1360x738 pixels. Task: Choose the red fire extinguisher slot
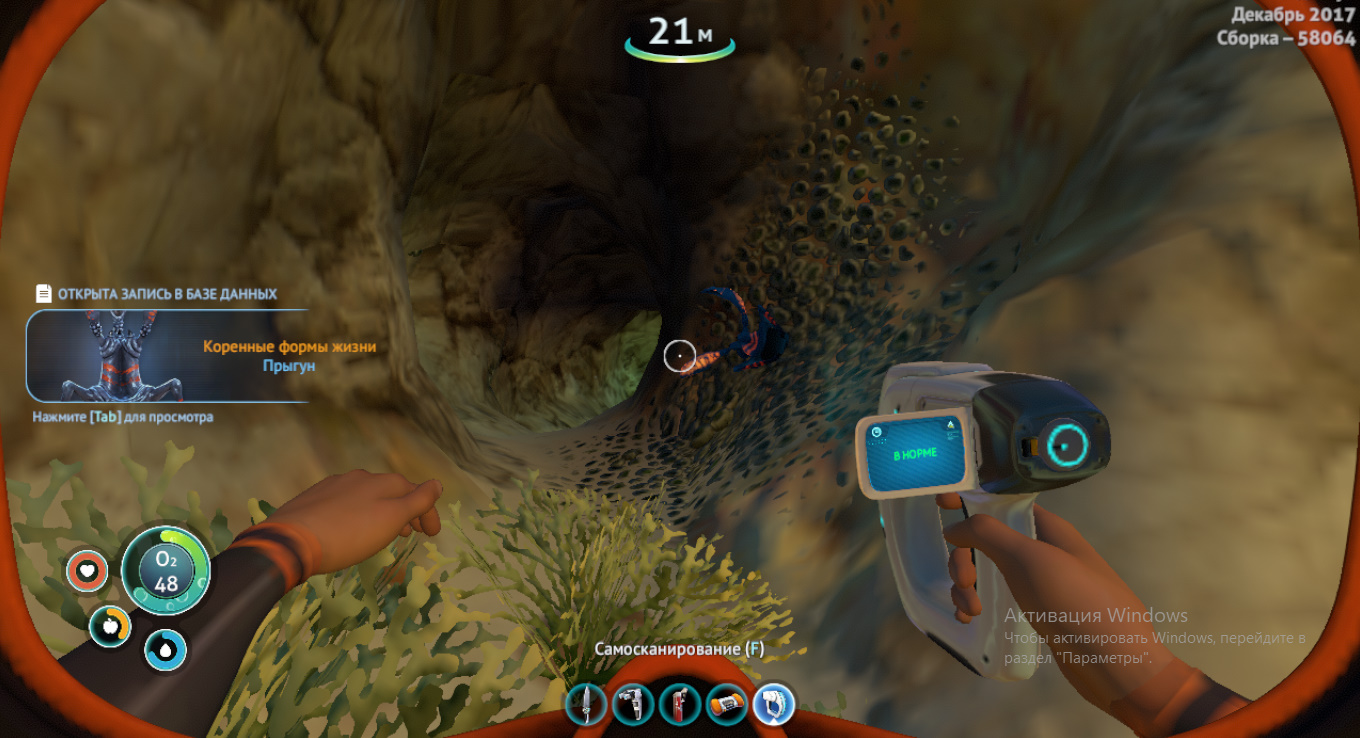pos(679,704)
